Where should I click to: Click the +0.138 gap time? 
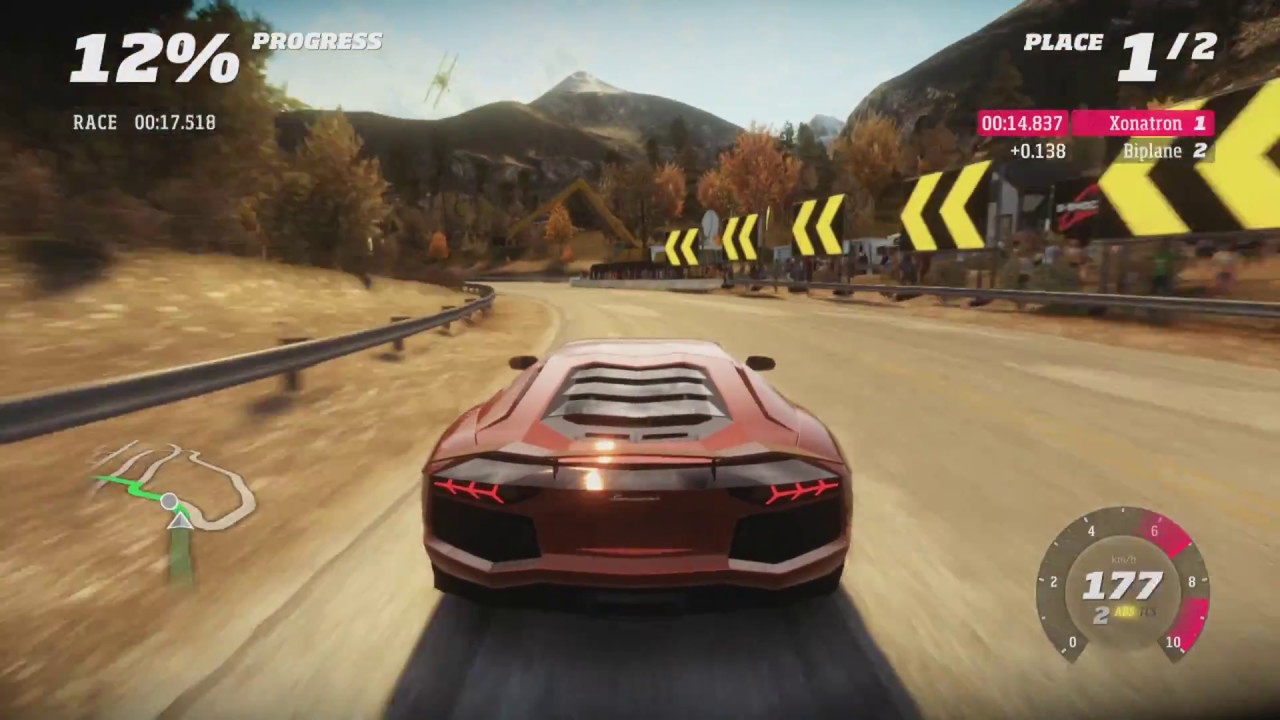coord(1038,151)
